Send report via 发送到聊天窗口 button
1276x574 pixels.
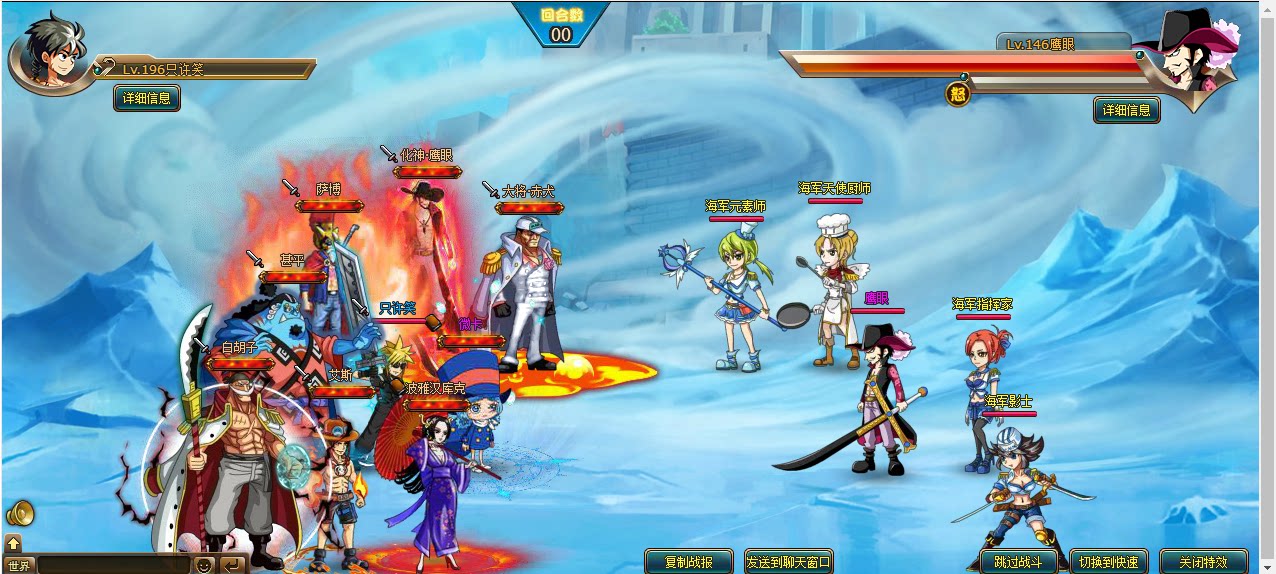tap(789, 562)
